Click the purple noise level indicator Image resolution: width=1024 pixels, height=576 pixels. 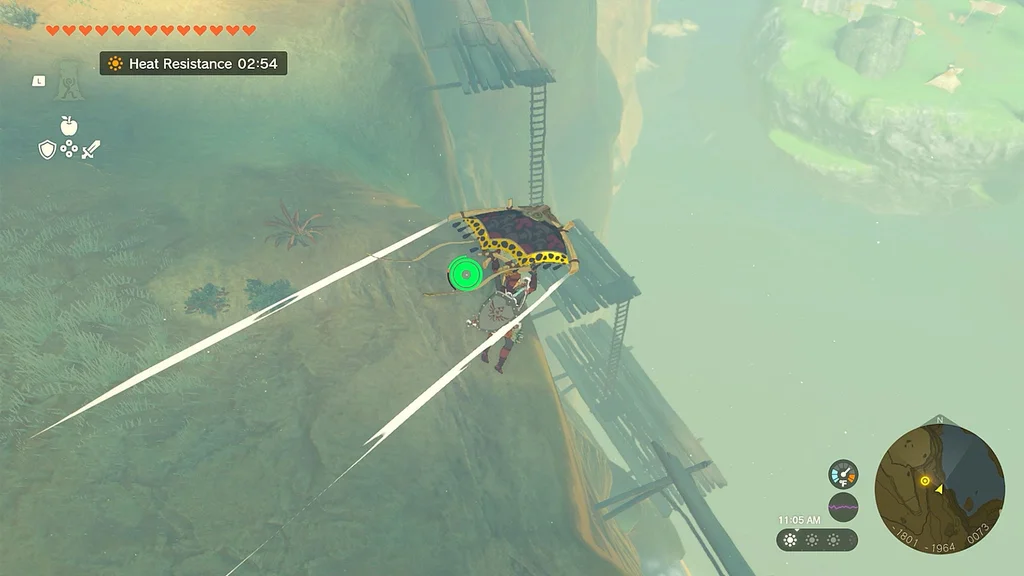843,507
